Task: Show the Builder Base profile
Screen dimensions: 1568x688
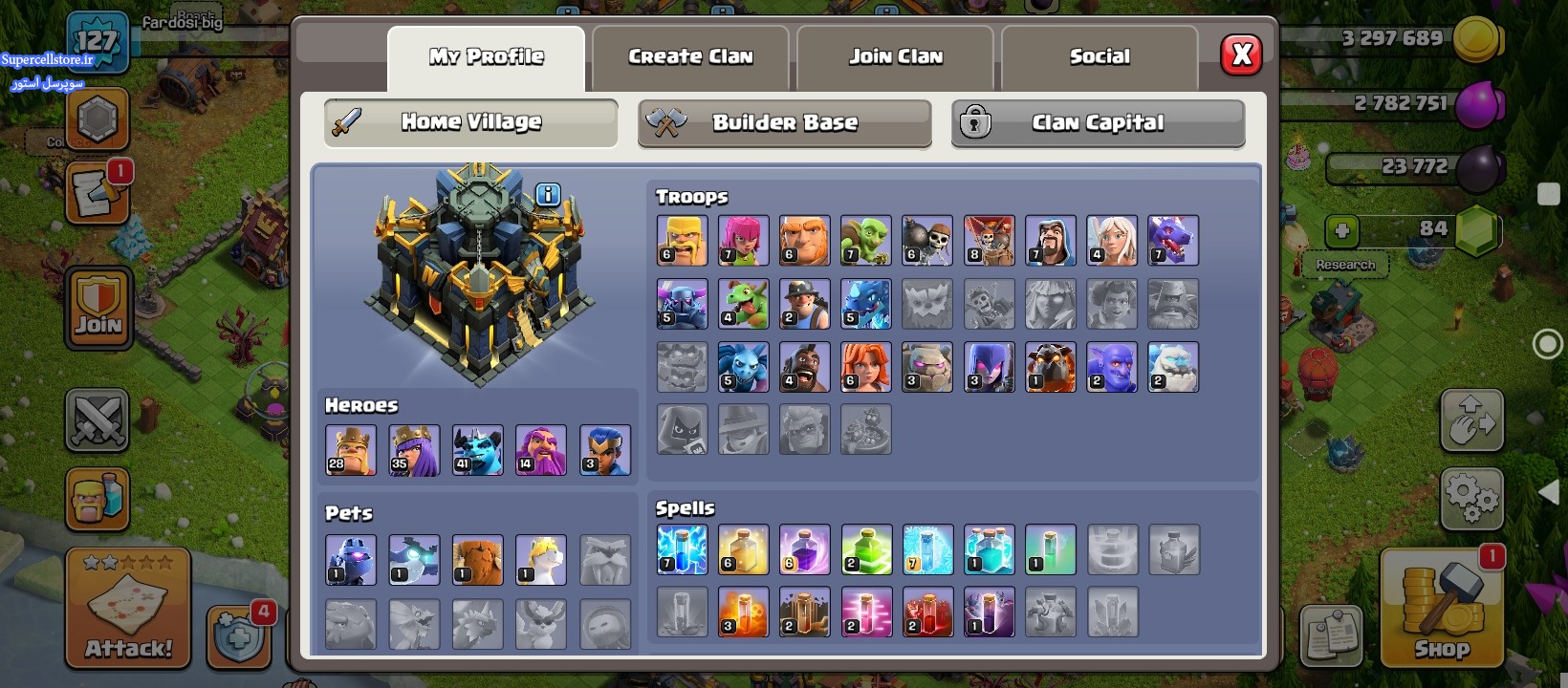Action: coord(784,123)
